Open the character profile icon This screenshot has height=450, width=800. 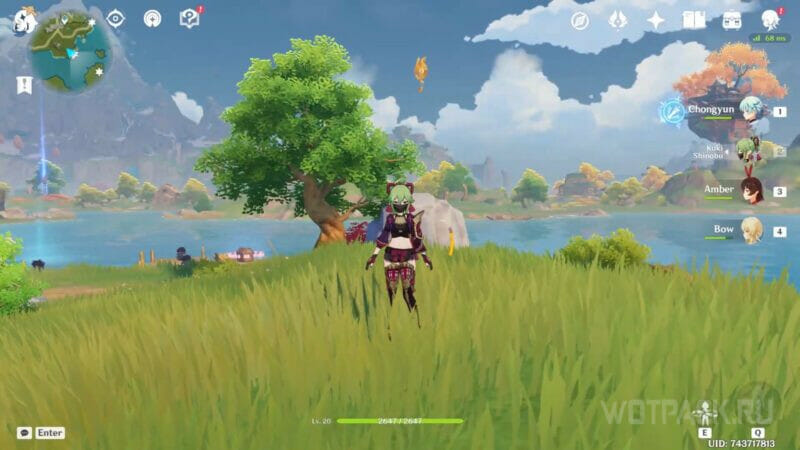coord(770,20)
